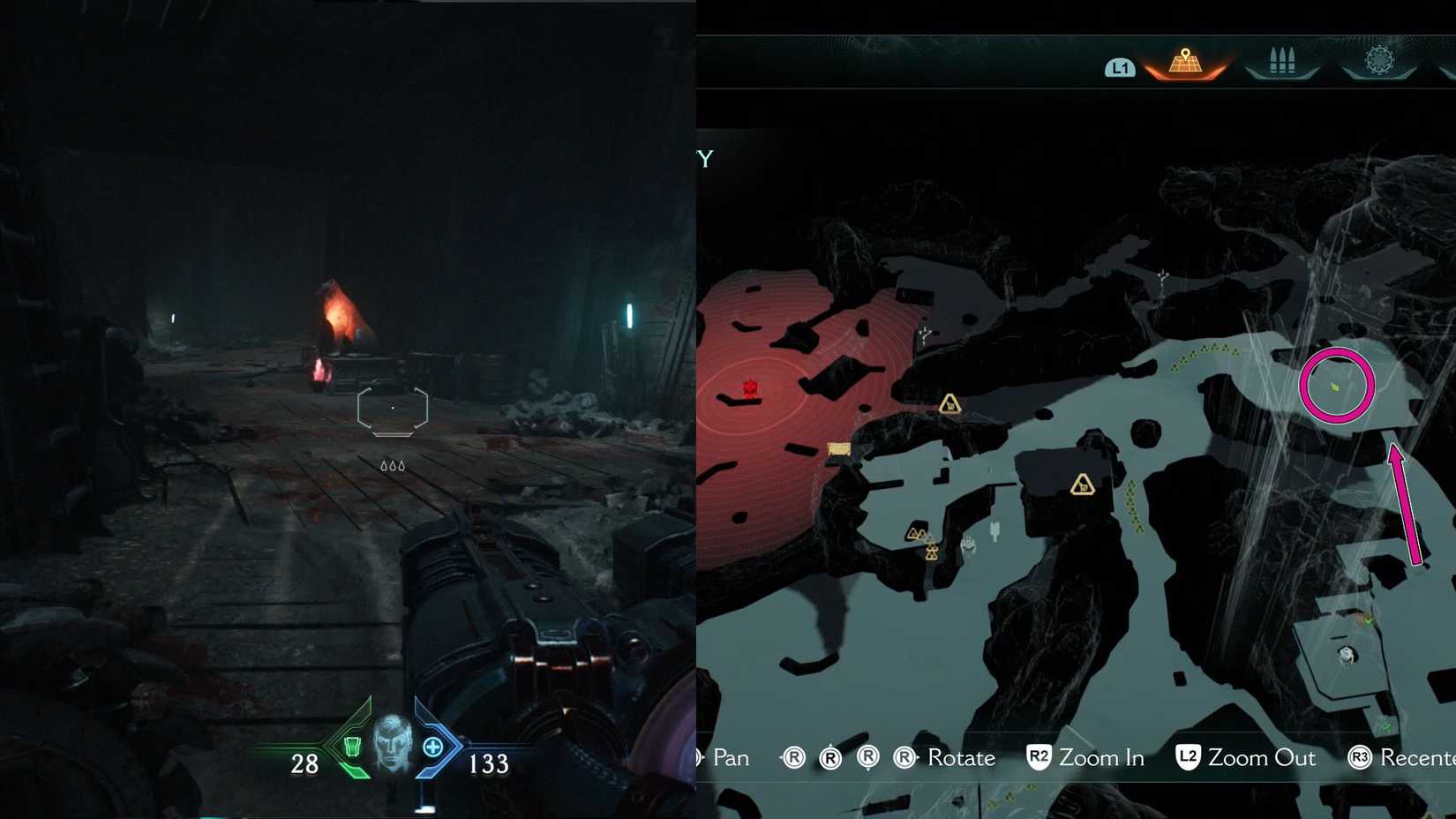
Task: Select the red enemy marker inside the red circle
Action: (x=749, y=387)
